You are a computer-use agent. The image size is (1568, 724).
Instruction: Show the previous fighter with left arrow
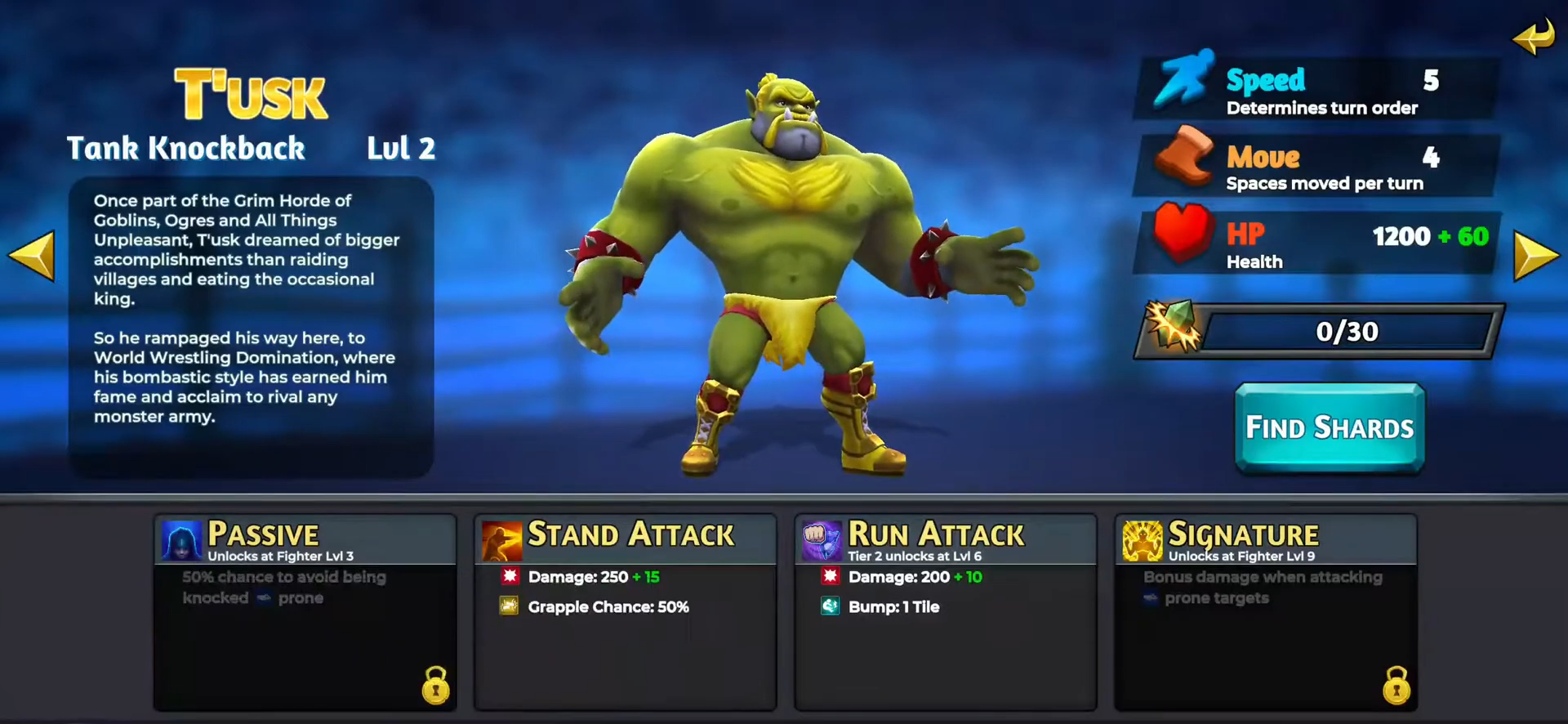click(33, 256)
